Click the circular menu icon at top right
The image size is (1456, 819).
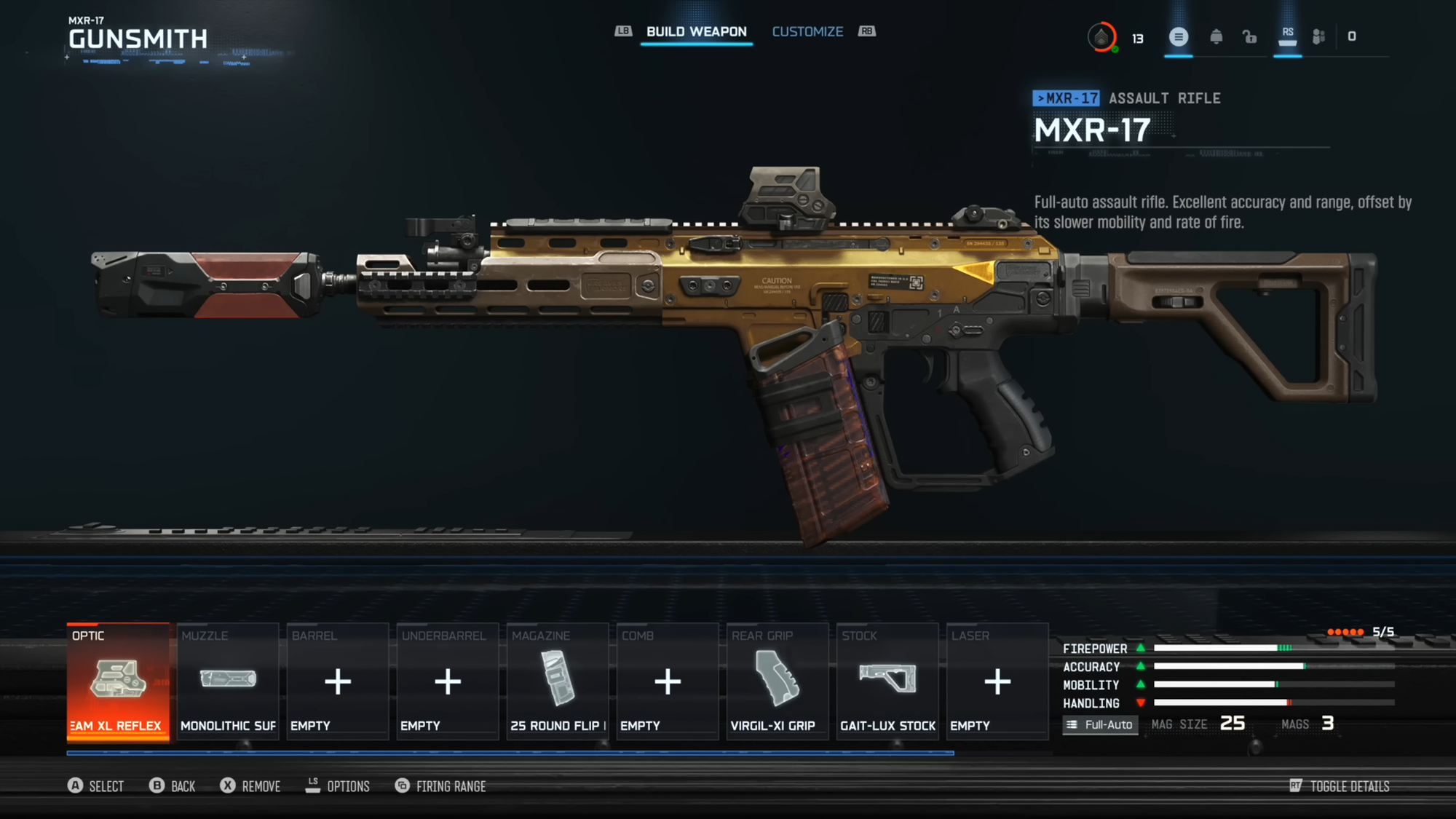point(1179,36)
